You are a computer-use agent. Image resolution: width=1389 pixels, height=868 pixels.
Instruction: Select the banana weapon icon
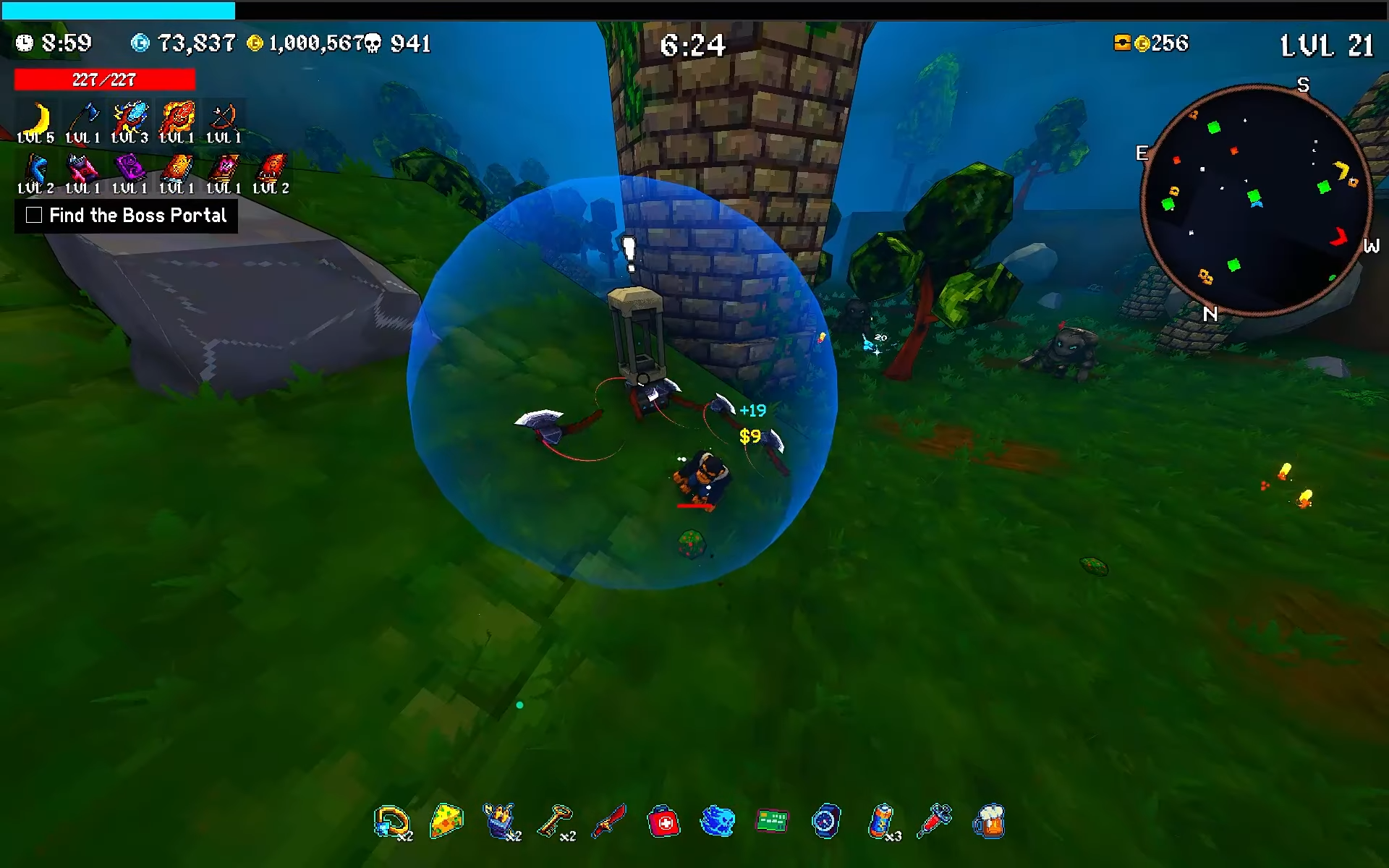36,119
